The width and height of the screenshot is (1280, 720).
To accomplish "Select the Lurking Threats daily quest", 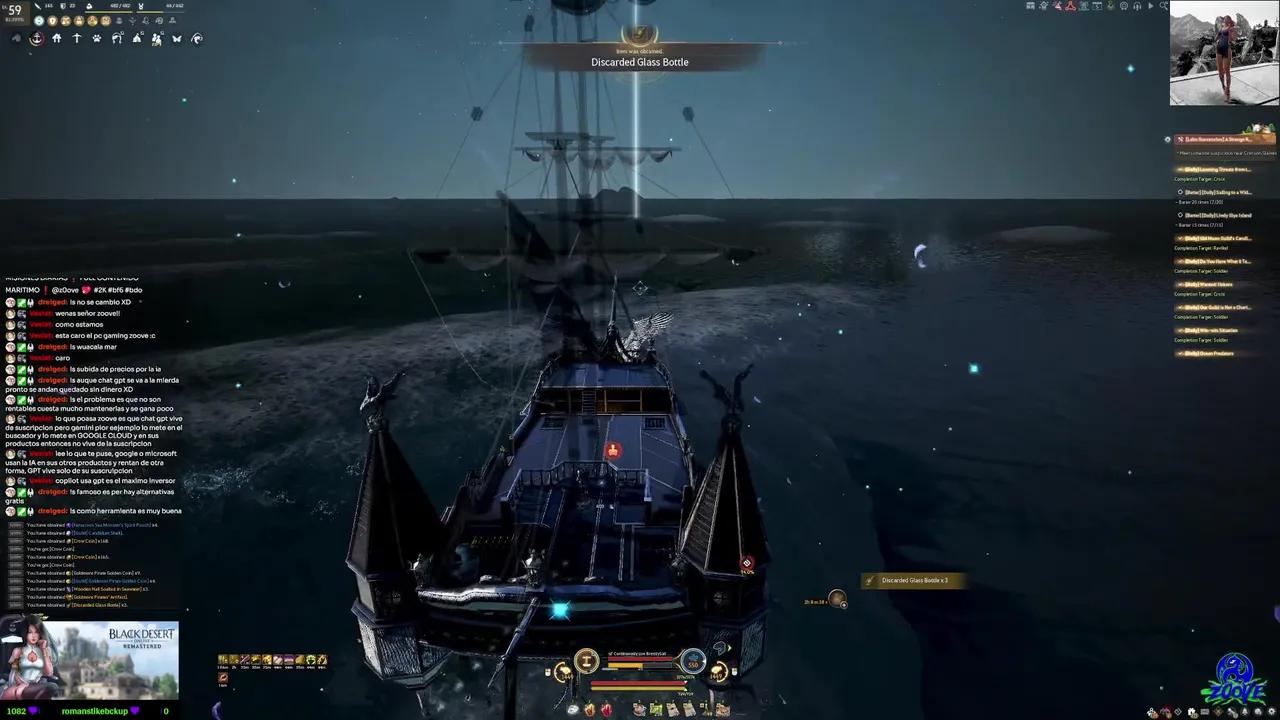I will pos(1215,169).
